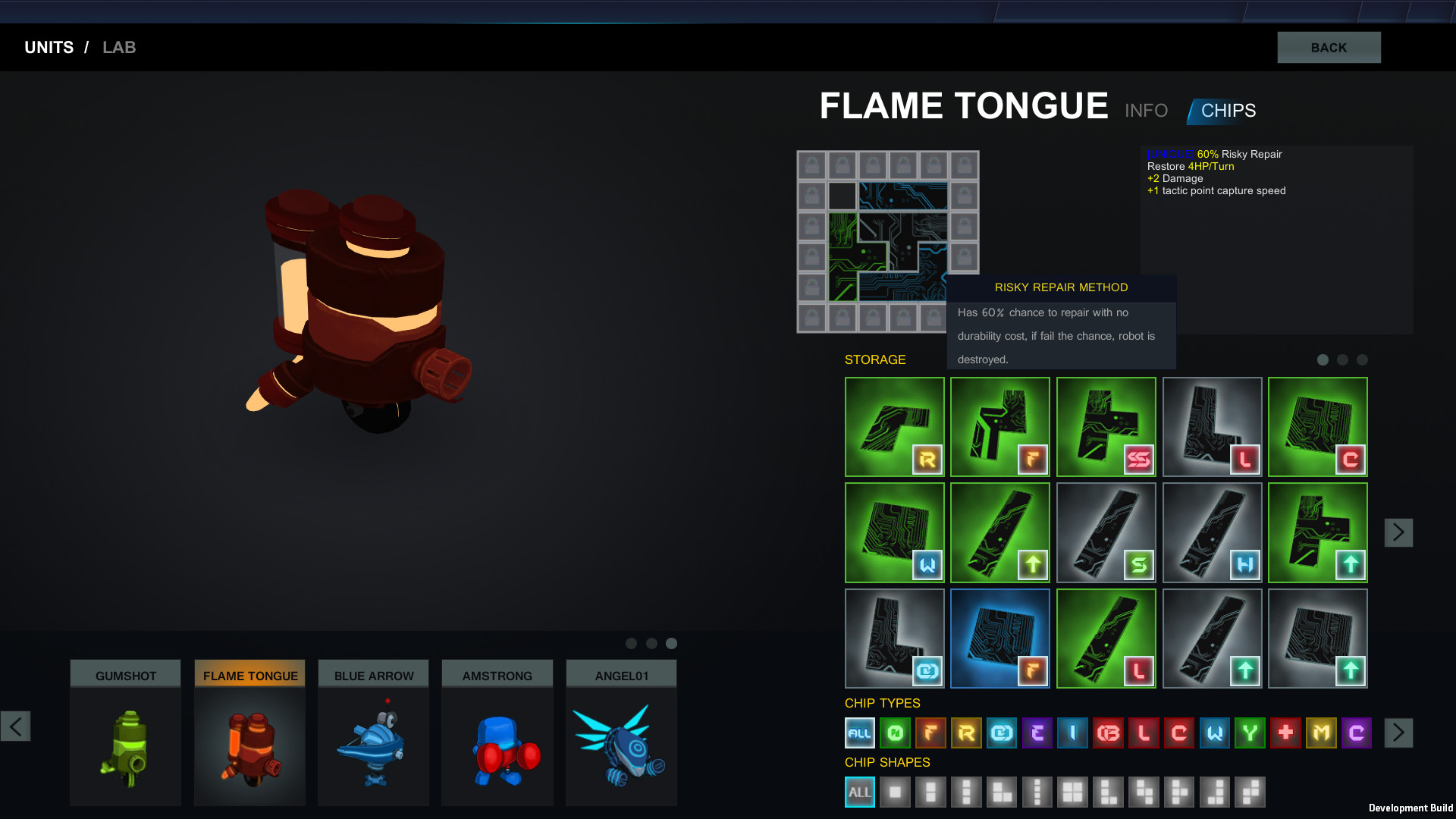Screen dimensions: 1456x819
Task: Open the next page of storage chips
Action: click(1399, 532)
